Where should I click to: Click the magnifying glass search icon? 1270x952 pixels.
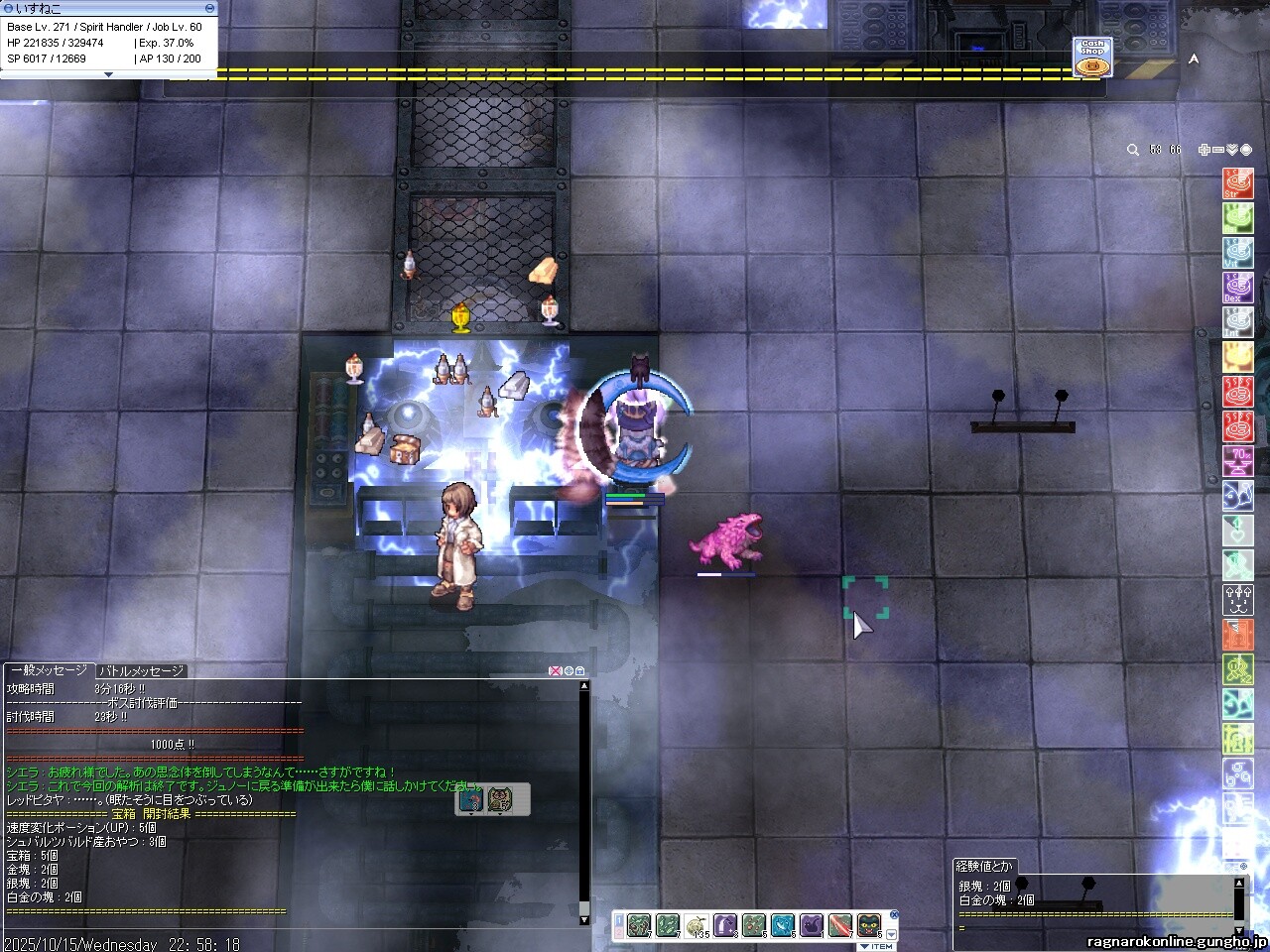tap(1133, 150)
